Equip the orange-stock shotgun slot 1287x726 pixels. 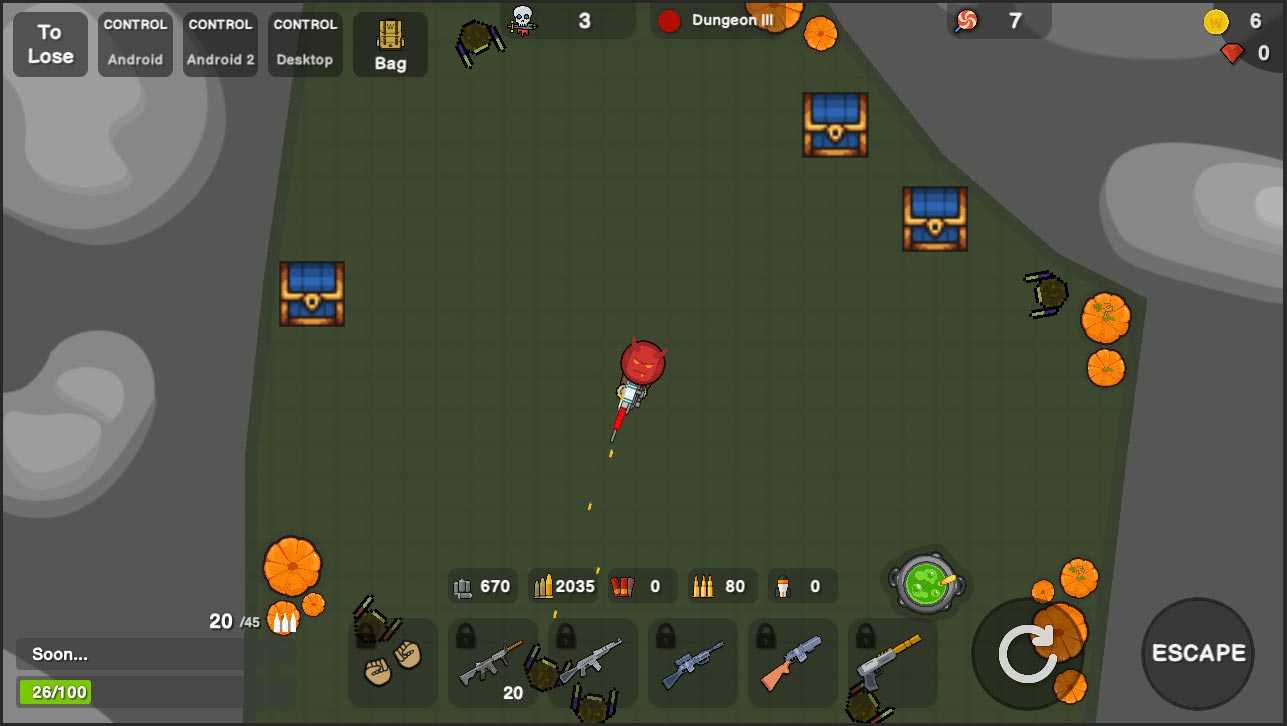click(x=793, y=663)
